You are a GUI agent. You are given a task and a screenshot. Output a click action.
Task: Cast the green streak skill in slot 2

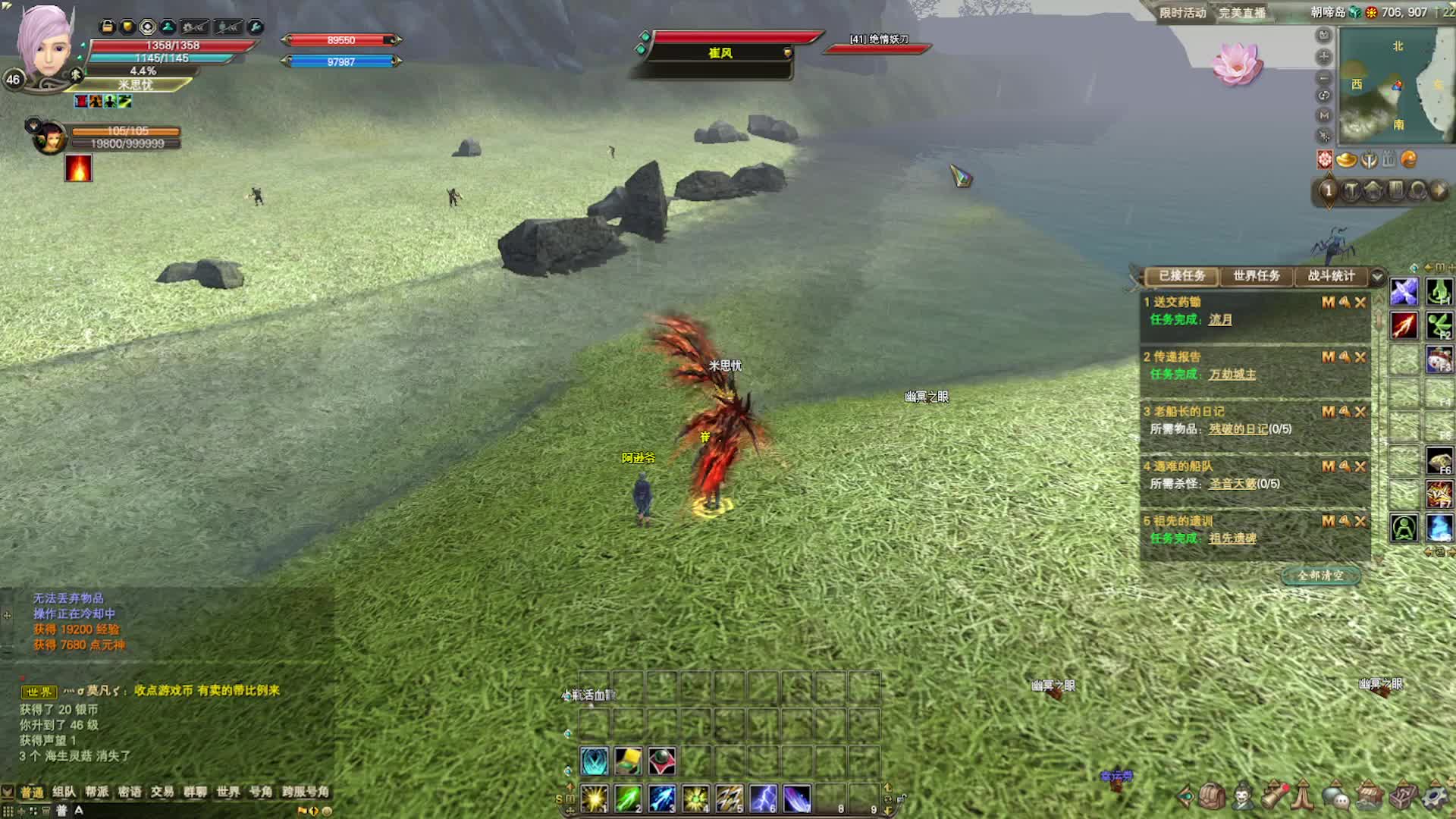(x=628, y=799)
